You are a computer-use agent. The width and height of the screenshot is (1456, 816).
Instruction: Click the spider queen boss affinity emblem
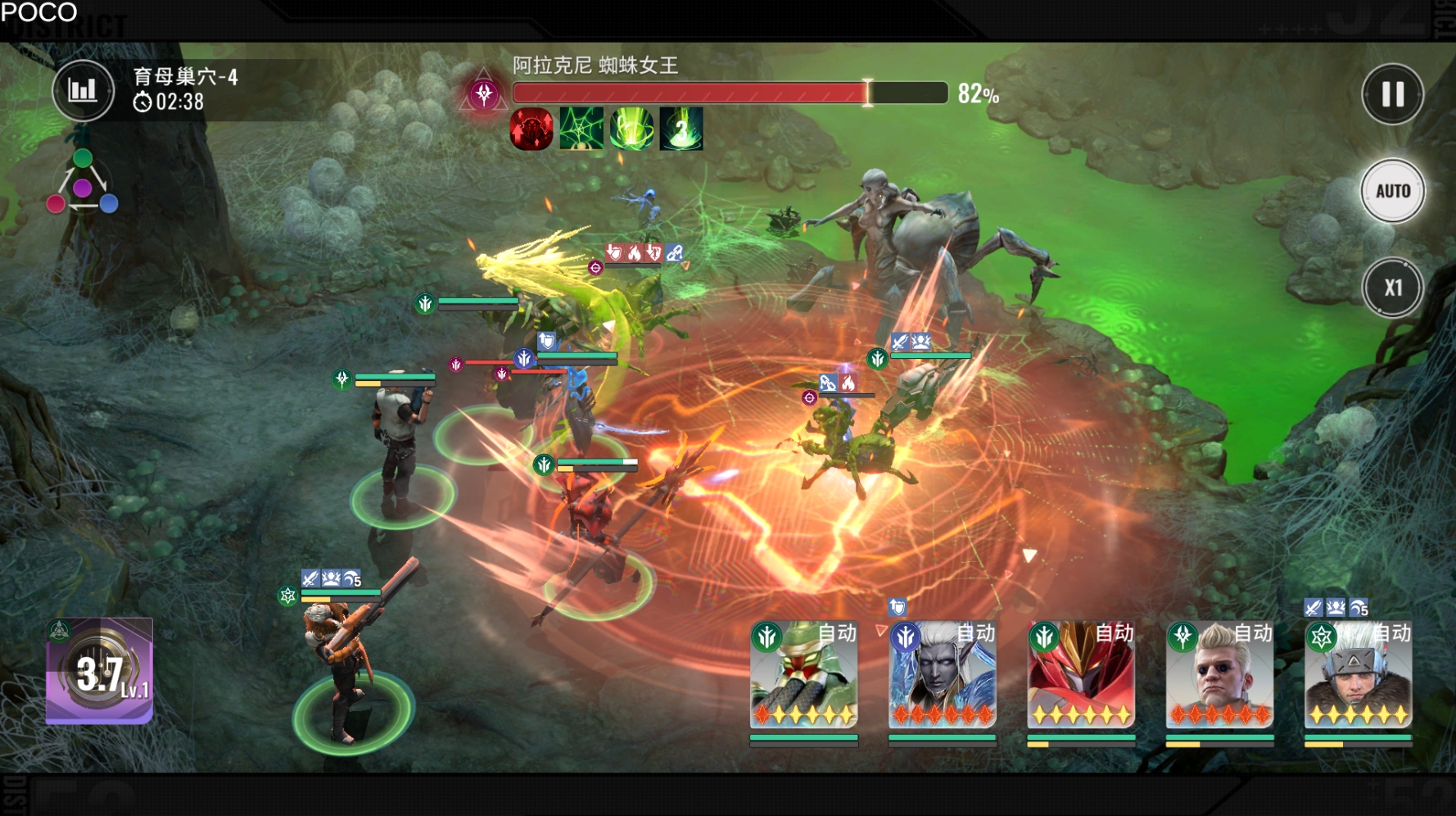point(484,93)
